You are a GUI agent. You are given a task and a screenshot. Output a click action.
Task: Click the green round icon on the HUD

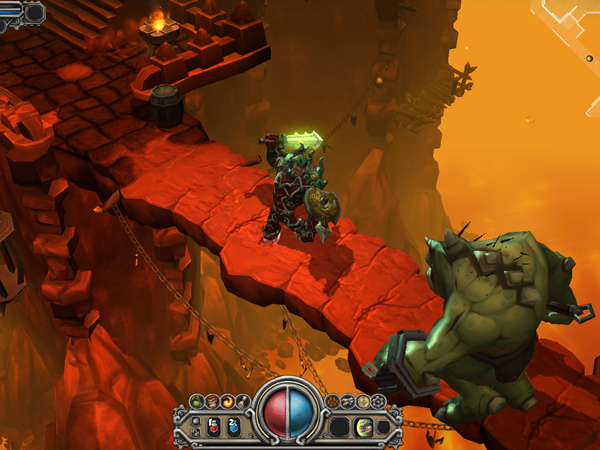point(195,402)
